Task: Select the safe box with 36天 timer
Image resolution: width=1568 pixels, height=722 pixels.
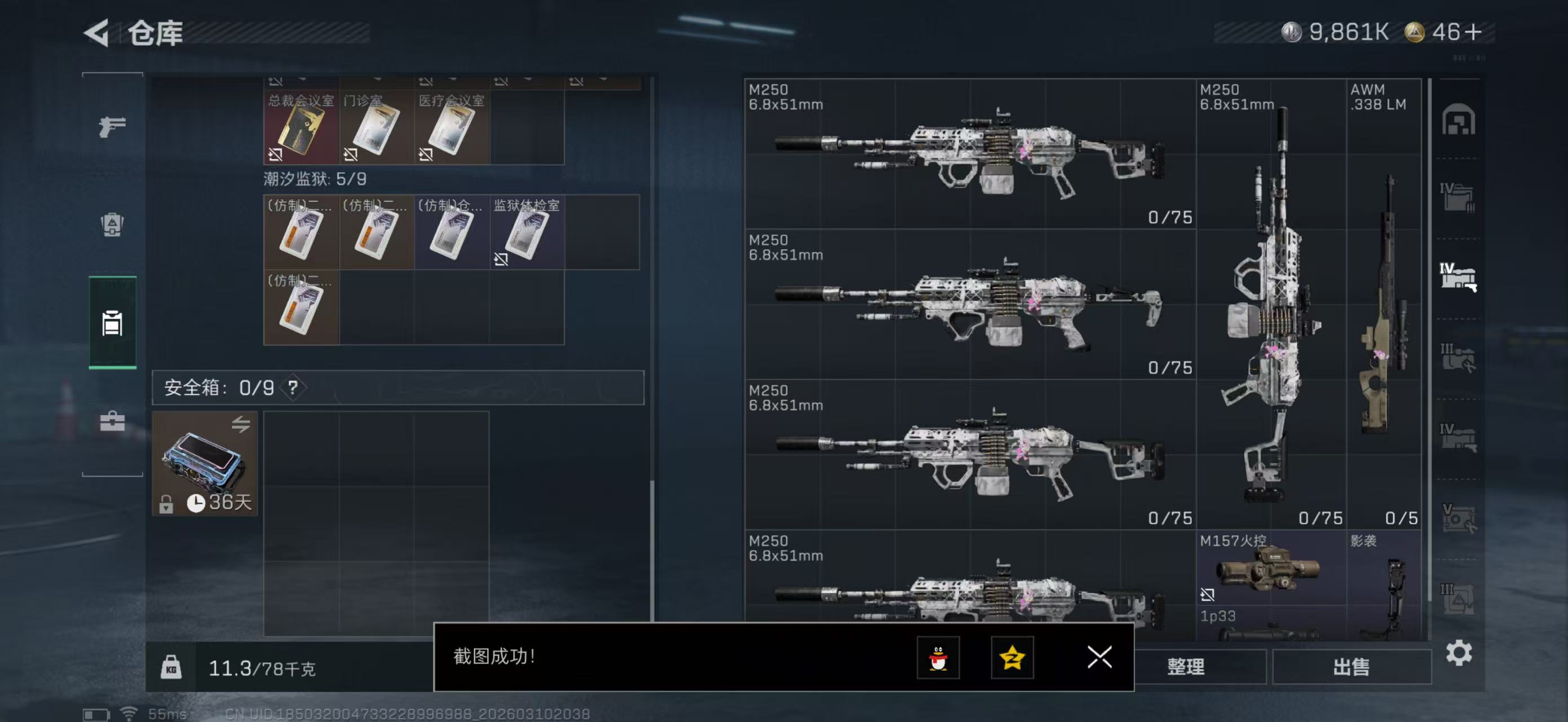Action: 205,463
